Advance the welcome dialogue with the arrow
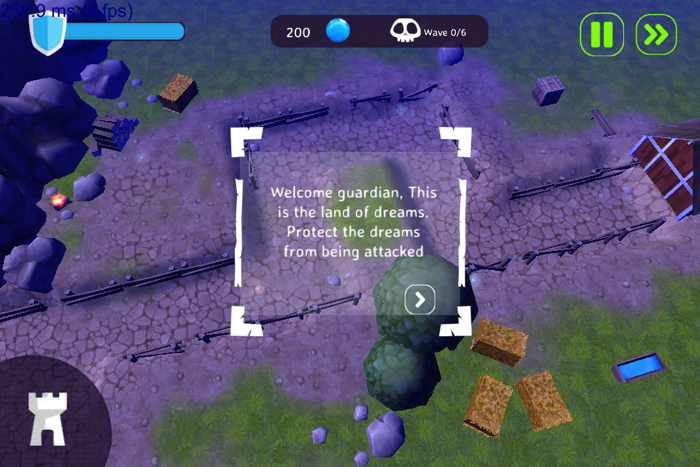This screenshot has width=700, height=467. [x=420, y=299]
